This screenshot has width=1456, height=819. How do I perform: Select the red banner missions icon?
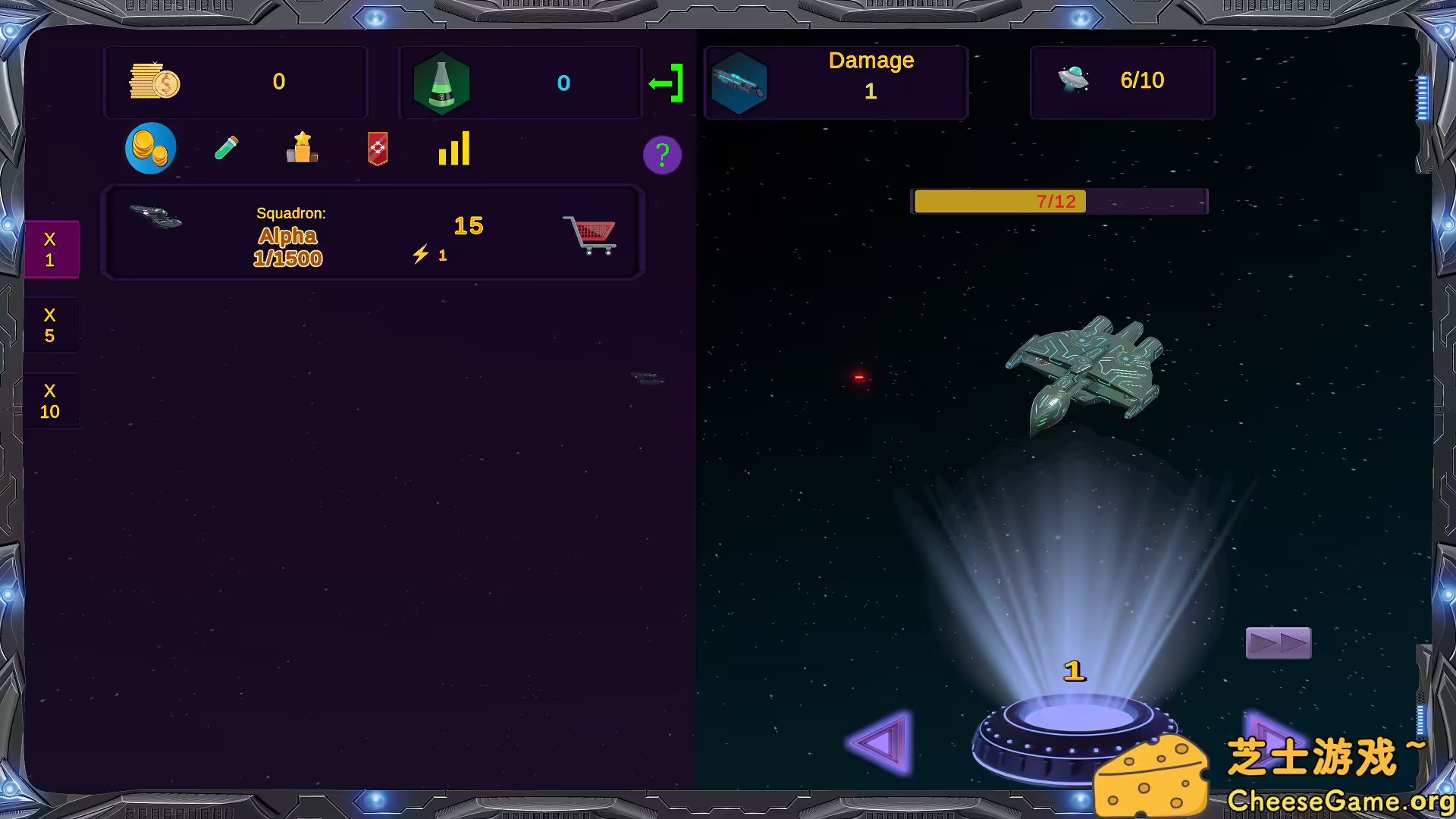pos(377,149)
